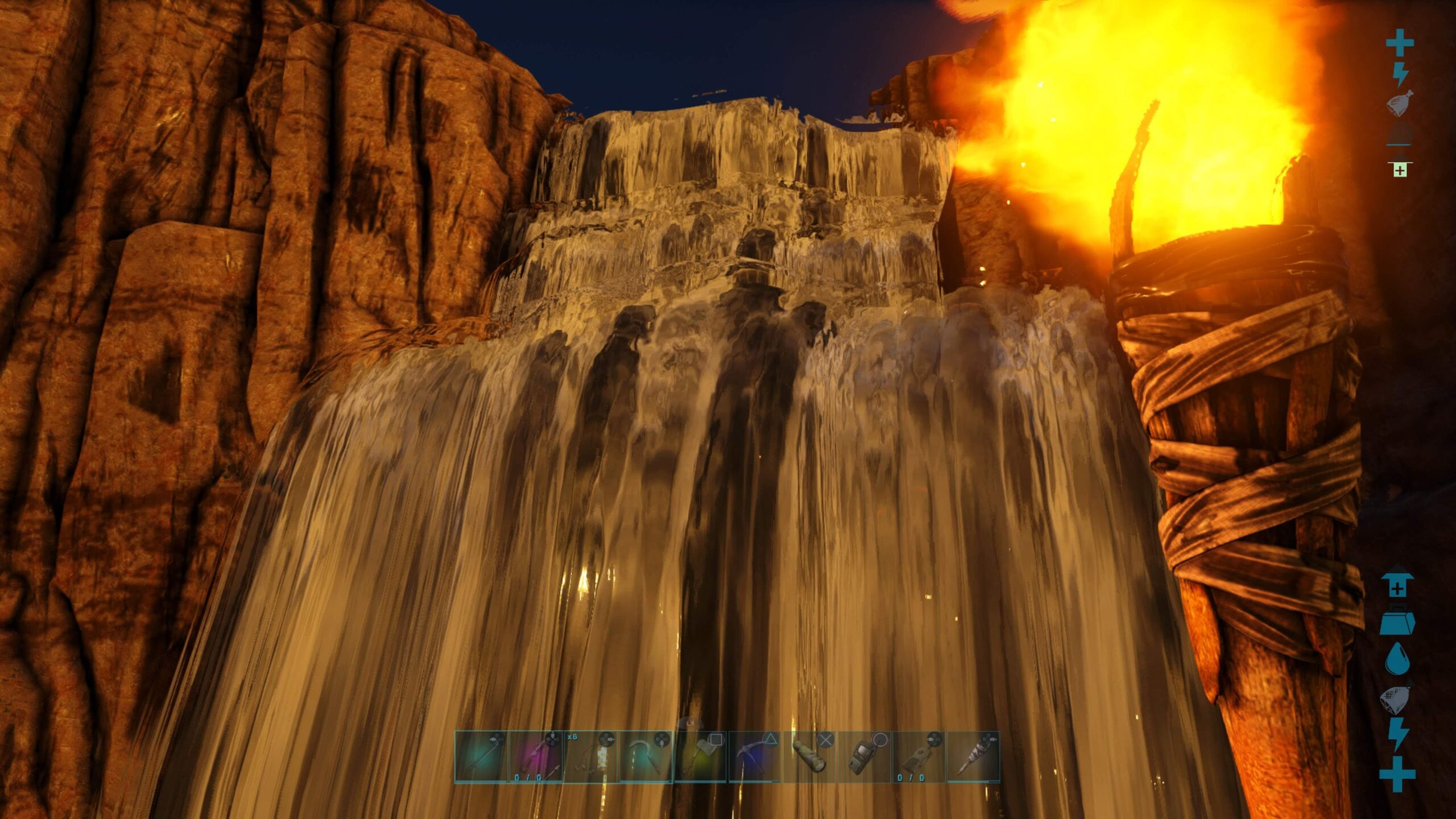Choose the hatchet hotbar slot
The width and height of the screenshot is (1456, 819).
pos(700,757)
